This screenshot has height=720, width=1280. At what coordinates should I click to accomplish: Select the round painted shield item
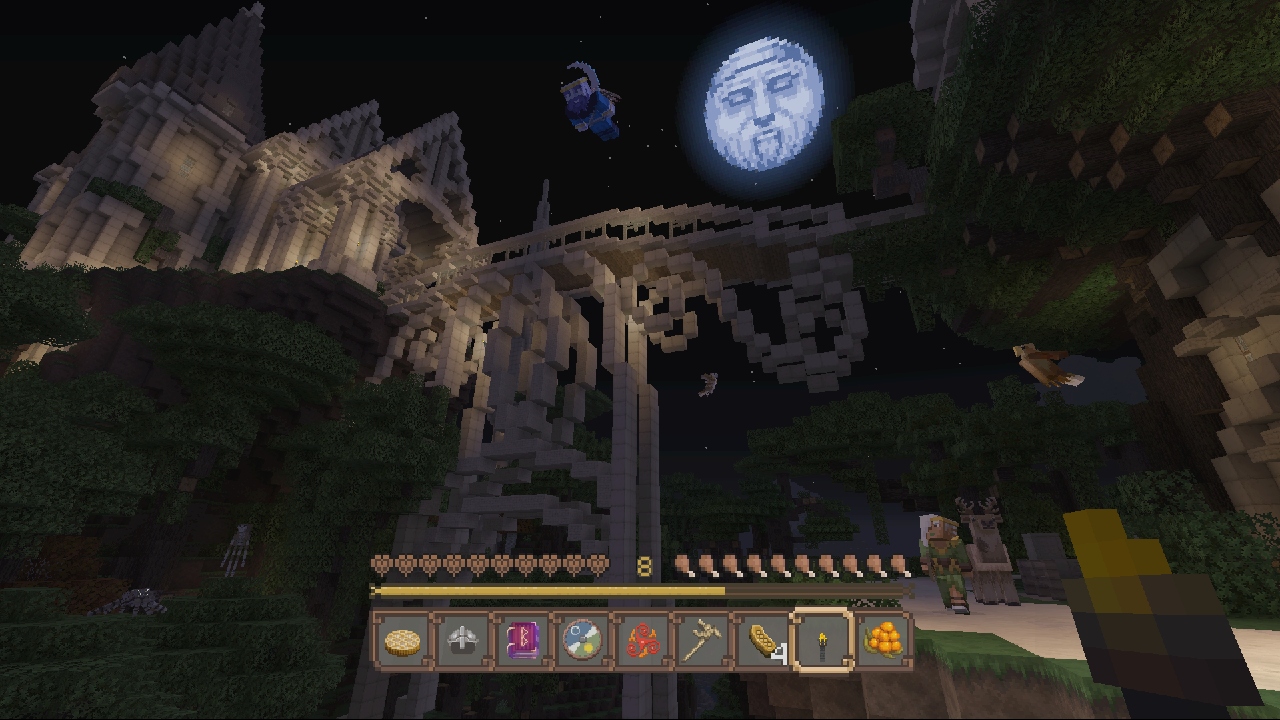tap(583, 640)
